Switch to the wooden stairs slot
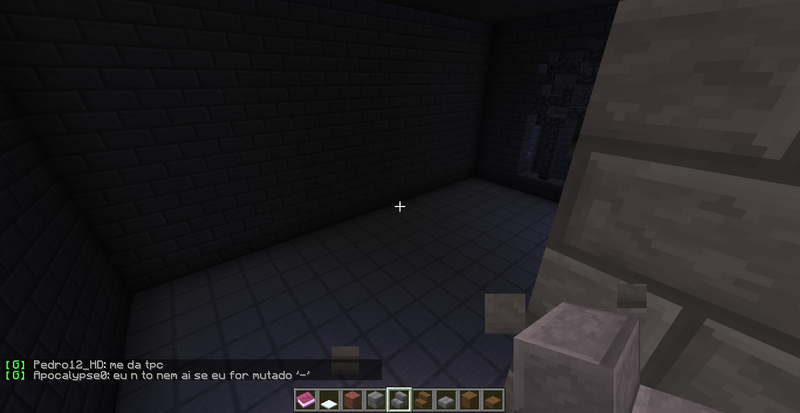This screenshot has height=413, width=800. [422, 400]
